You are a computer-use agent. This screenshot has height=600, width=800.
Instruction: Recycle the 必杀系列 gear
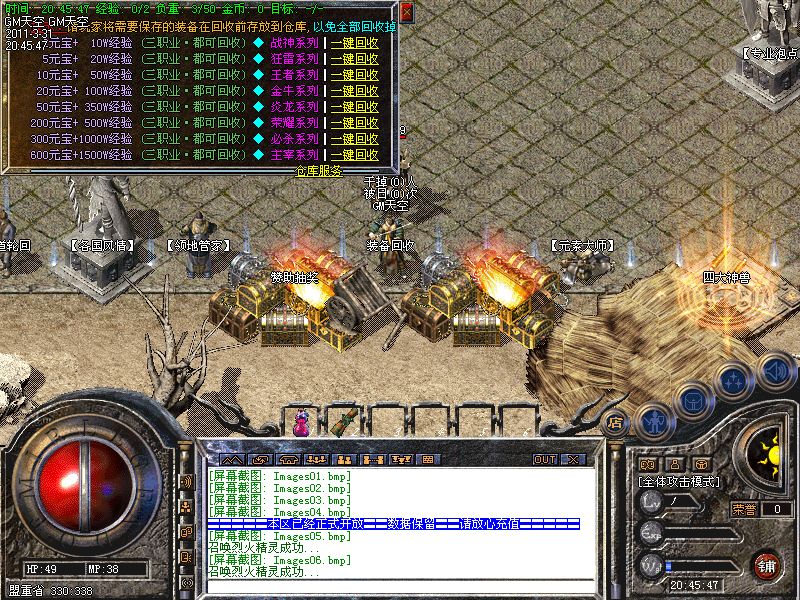click(354, 139)
